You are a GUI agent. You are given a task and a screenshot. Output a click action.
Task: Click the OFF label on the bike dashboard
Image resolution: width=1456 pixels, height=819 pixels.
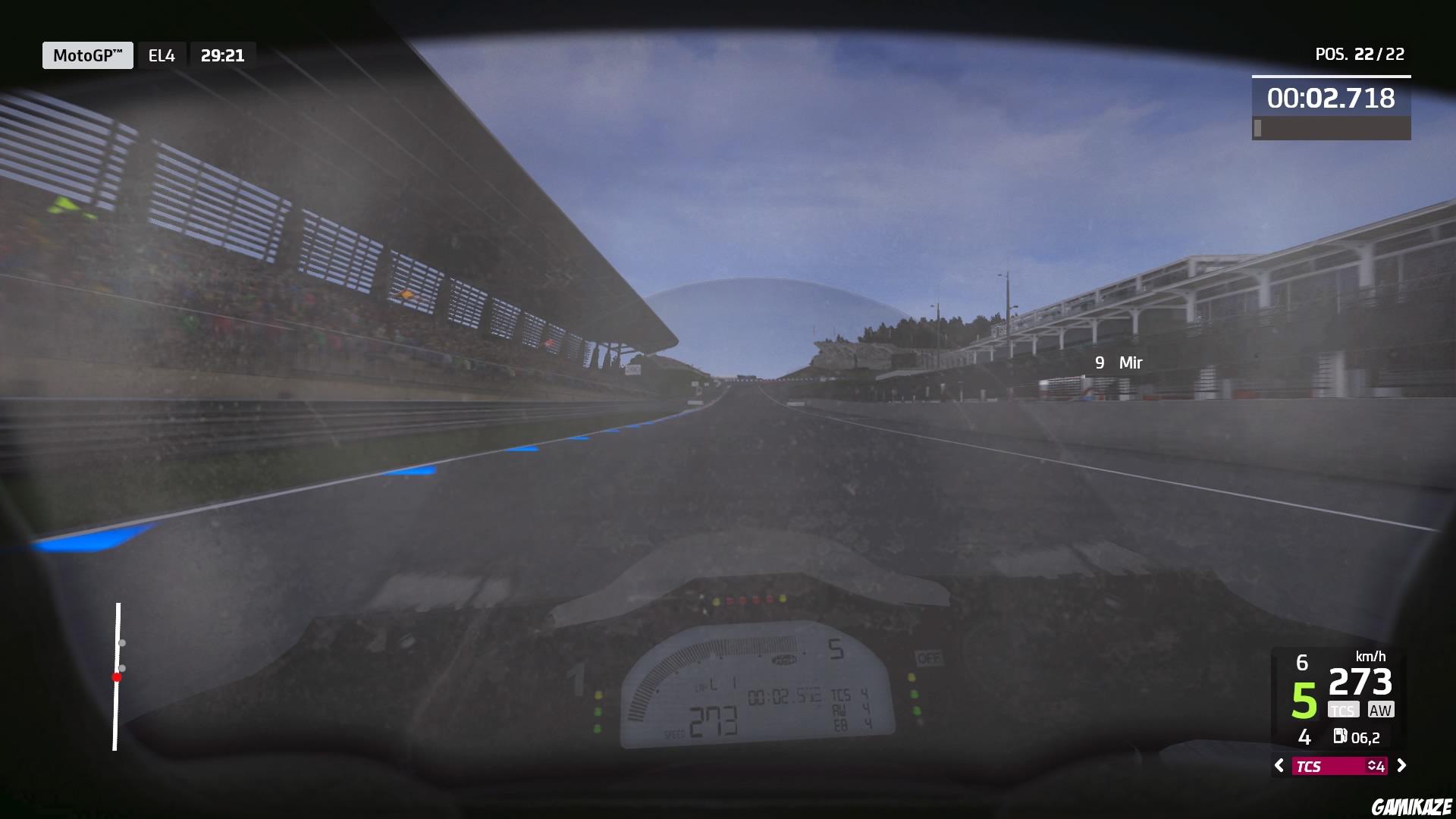pos(928,659)
